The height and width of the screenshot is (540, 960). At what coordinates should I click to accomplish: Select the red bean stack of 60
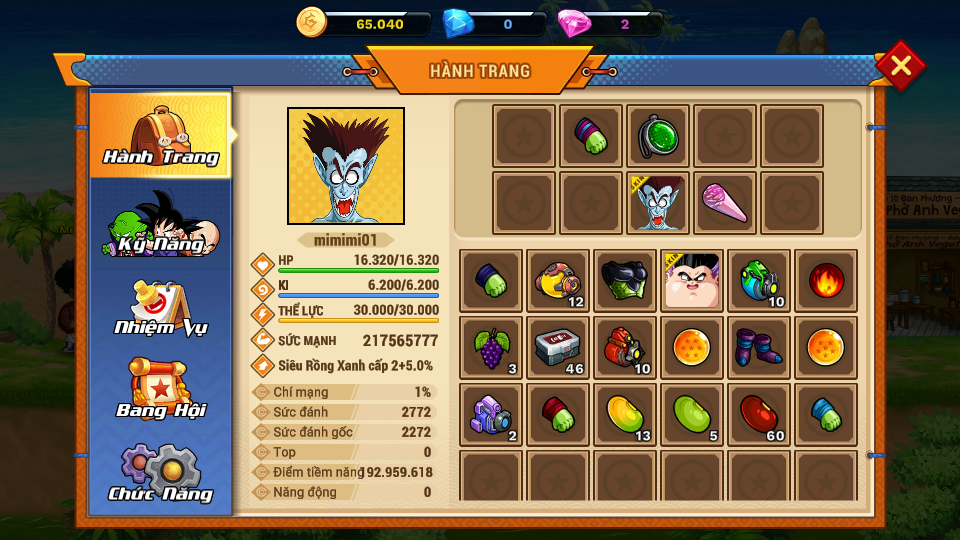coord(759,414)
